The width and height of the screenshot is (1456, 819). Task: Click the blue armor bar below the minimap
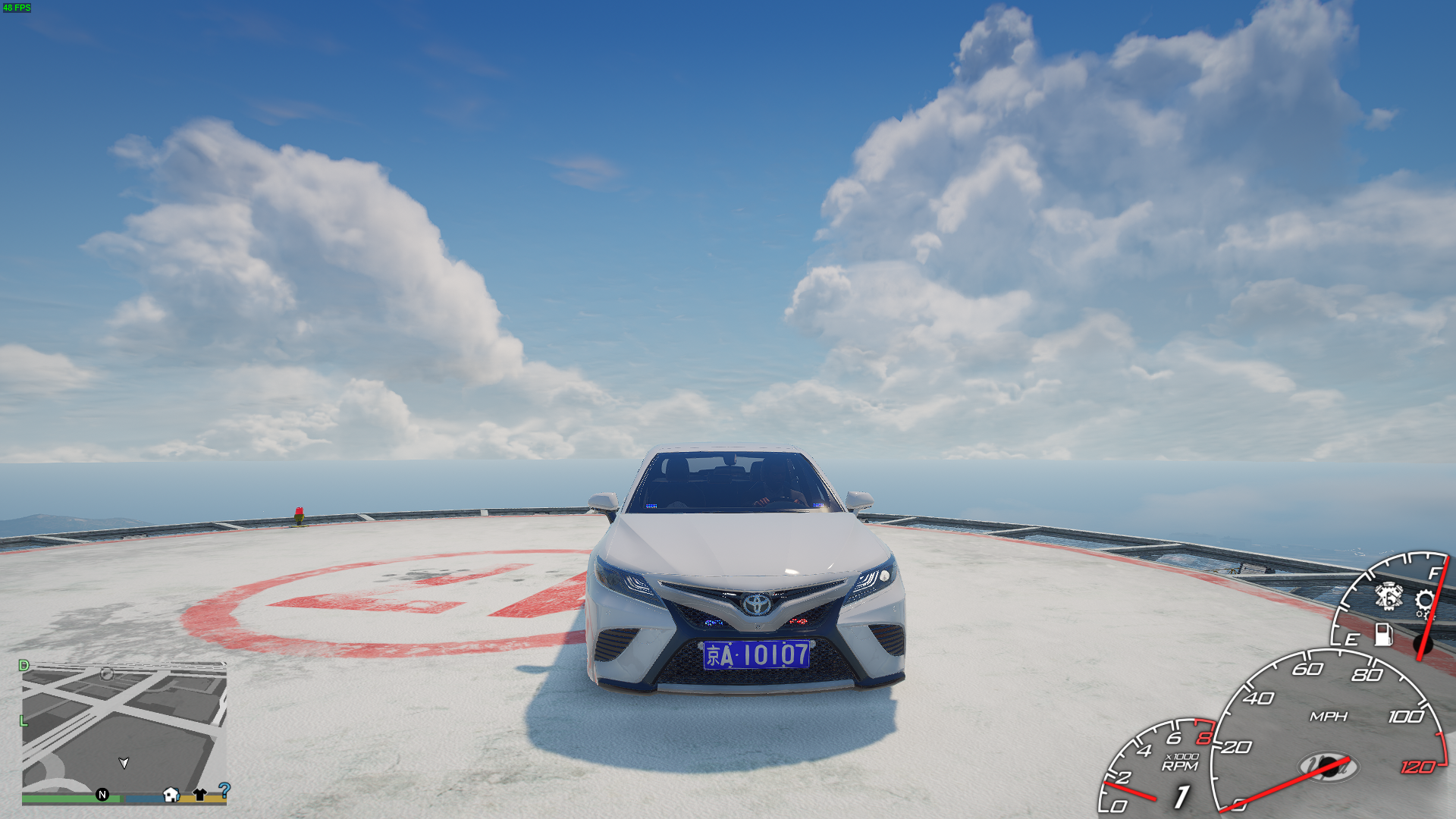click(144, 797)
